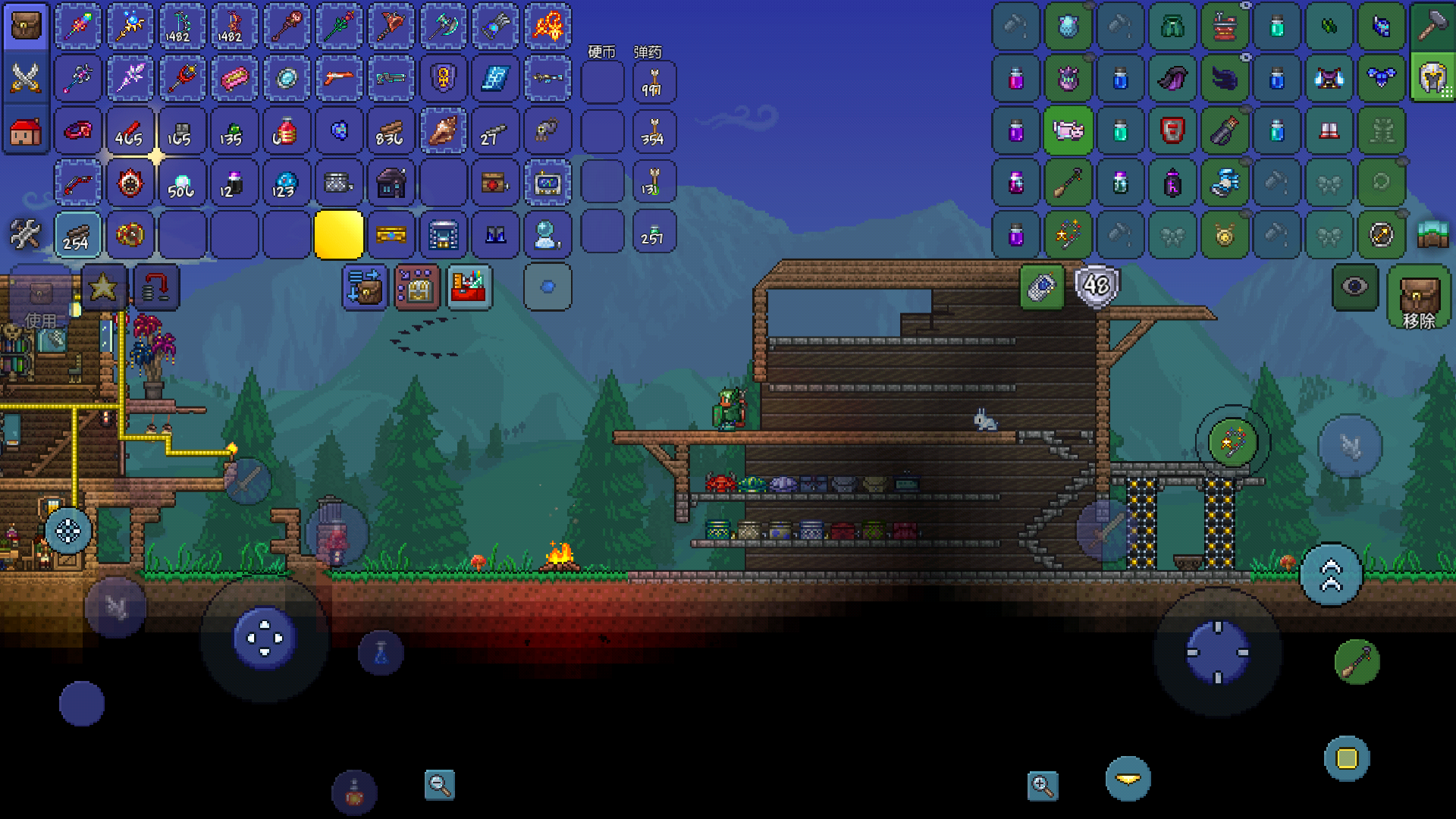Select the Ankh Shield slot
1456x819 pixels.
click(x=444, y=78)
